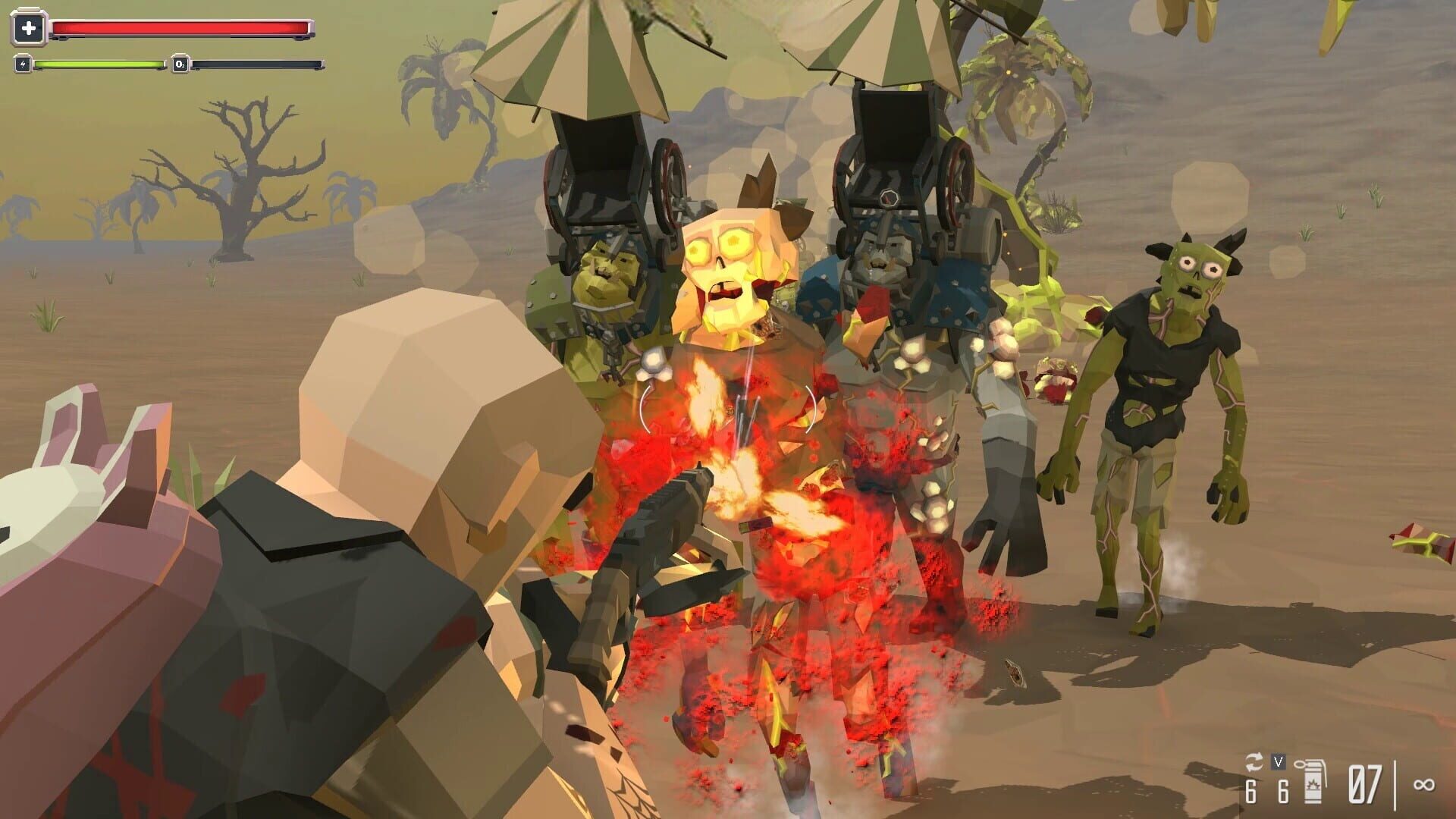
Task: Click the grenade count number next to the grenade icon
Action: pyautogui.click(x=1284, y=792)
